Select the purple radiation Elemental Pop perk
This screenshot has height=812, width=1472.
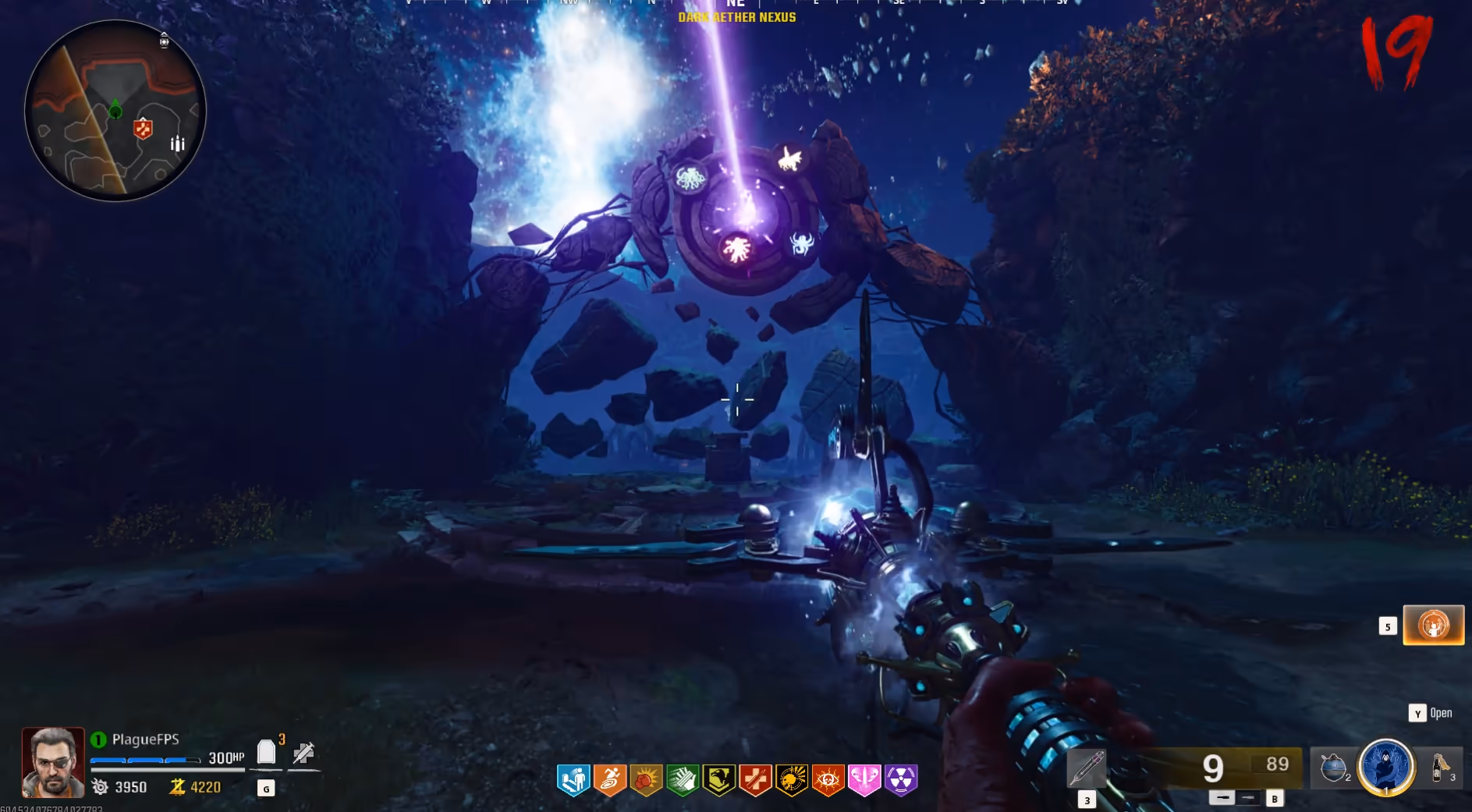901,779
